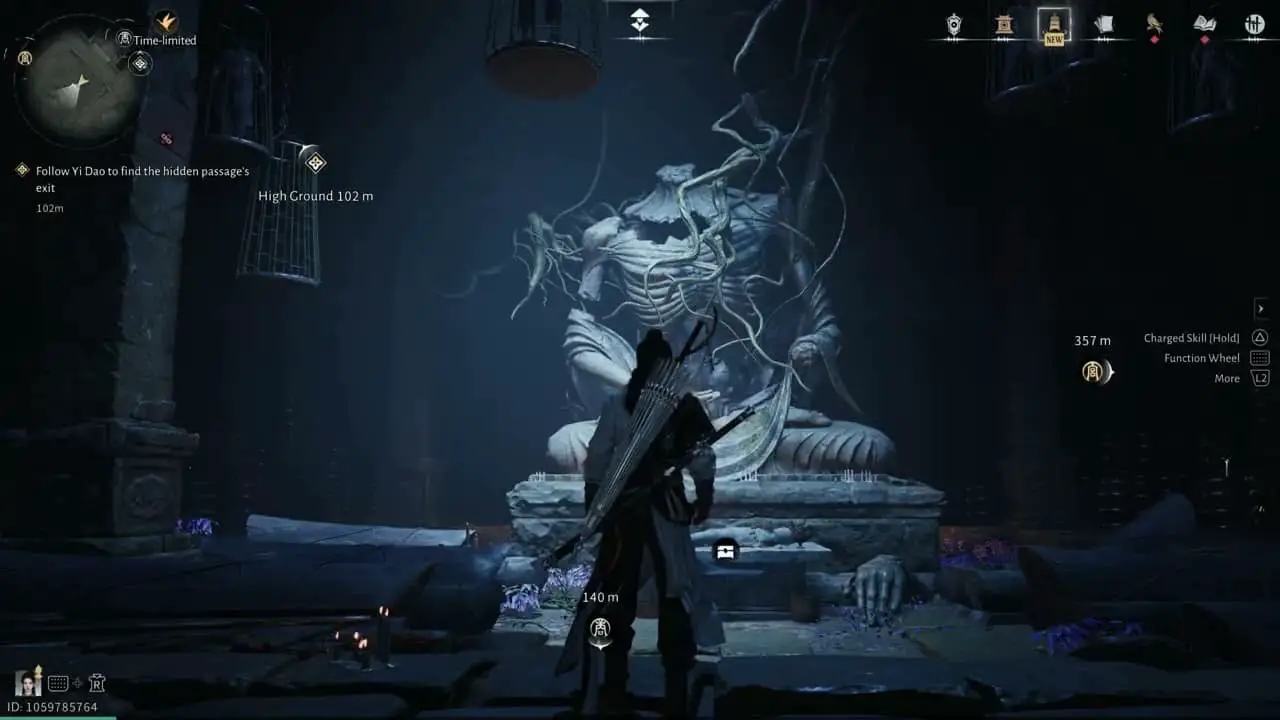Open the shield-shaped menu icon
Screen dimensions: 1280x720
click(954, 25)
